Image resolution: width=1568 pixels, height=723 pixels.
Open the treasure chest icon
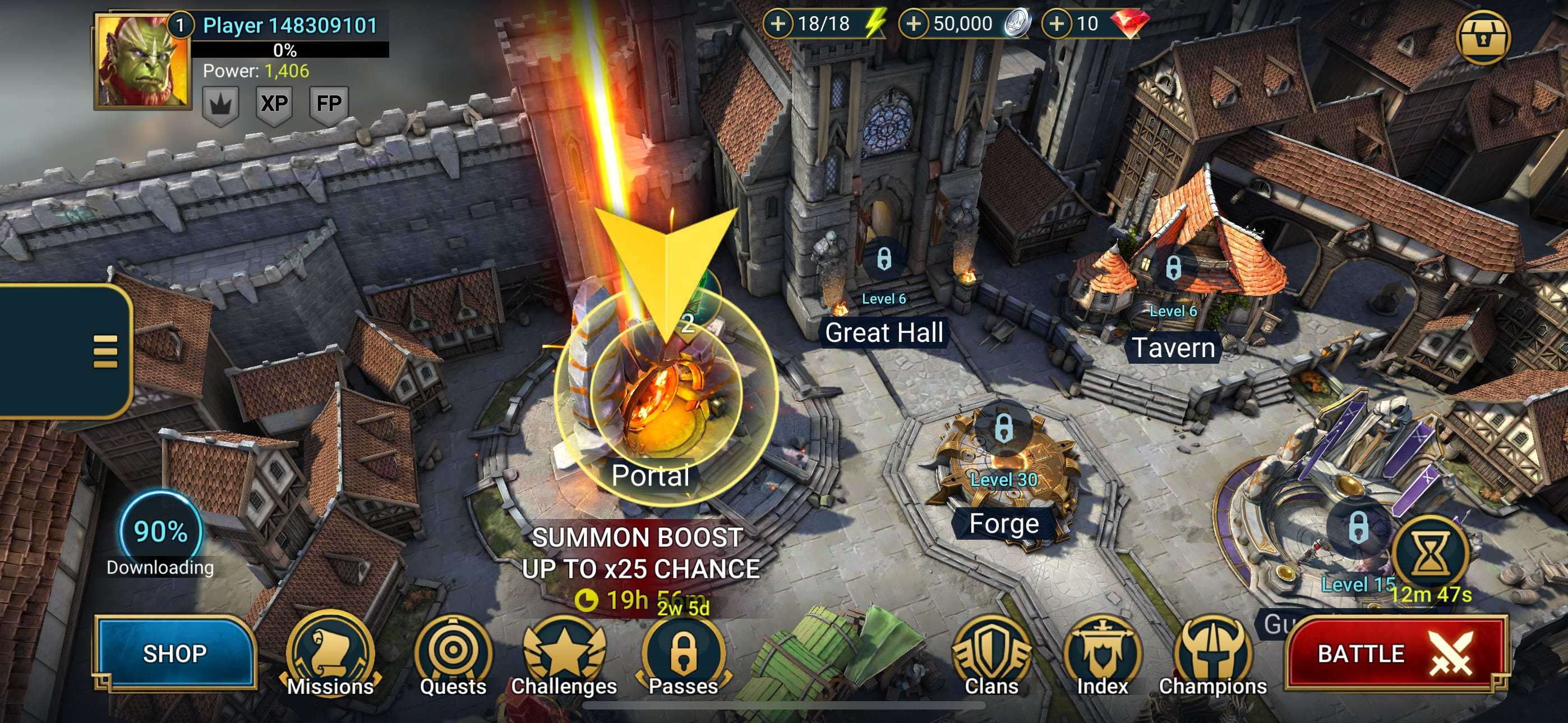click(x=1483, y=38)
